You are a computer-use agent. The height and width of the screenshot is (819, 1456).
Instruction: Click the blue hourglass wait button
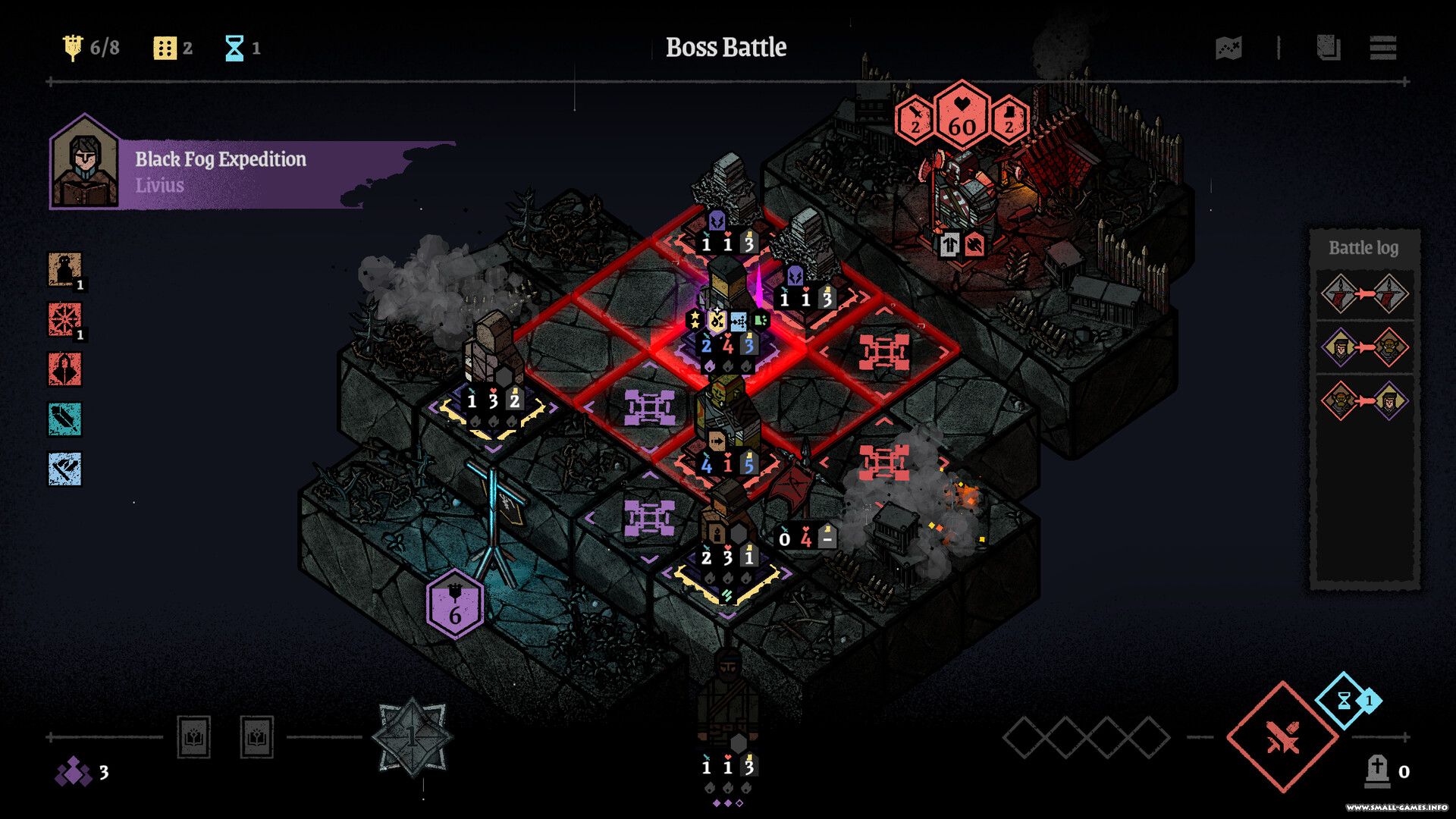pos(1345,701)
